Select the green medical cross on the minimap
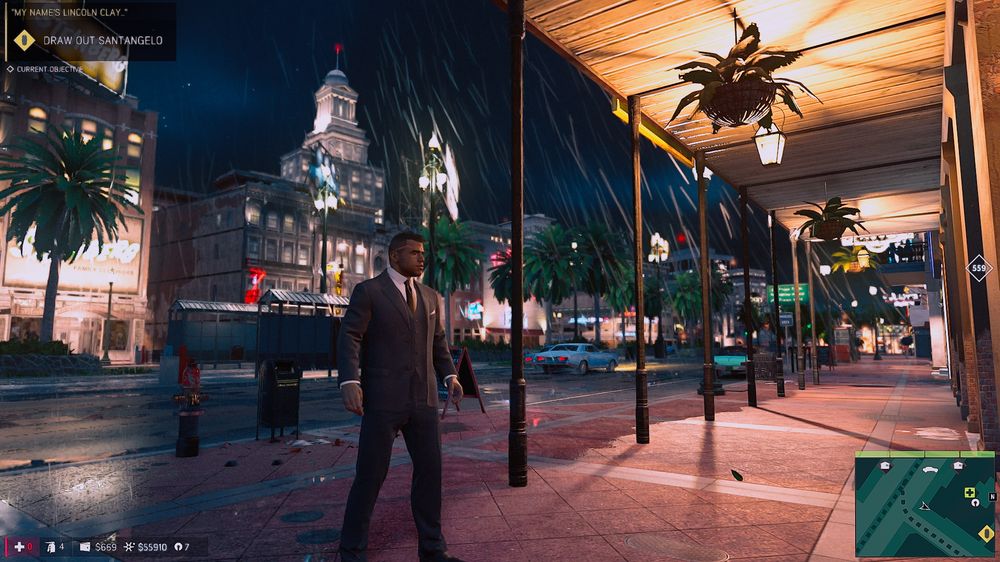Viewport: 1000px width, 562px height. tap(968, 492)
